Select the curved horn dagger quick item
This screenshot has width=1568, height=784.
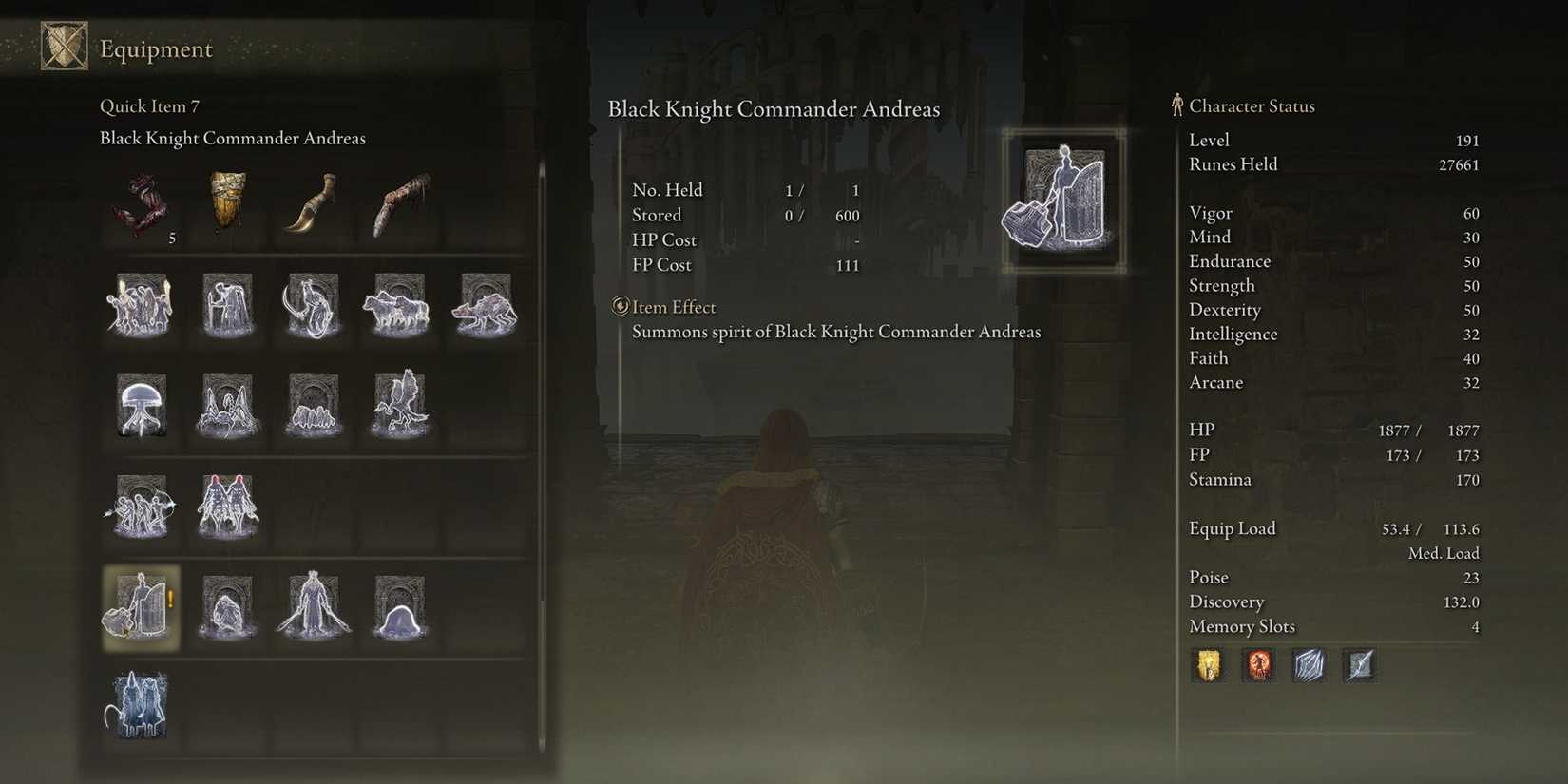click(312, 204)
